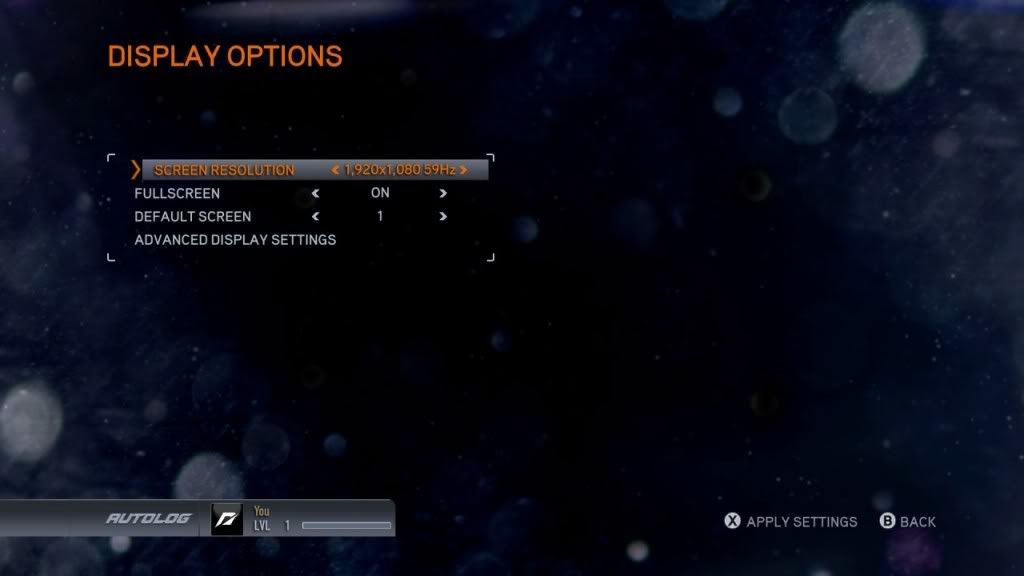Click left arrow beside screen resolution value
Screen dimensions: 1024x576
[x=336, y=170]
